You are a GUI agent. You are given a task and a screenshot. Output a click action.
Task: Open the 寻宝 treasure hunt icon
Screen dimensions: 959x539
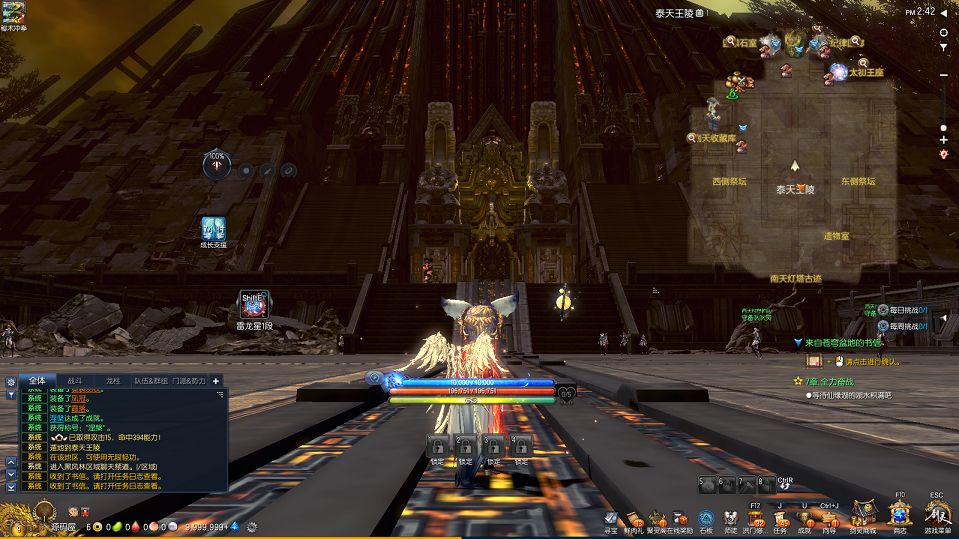click(609, 518)
